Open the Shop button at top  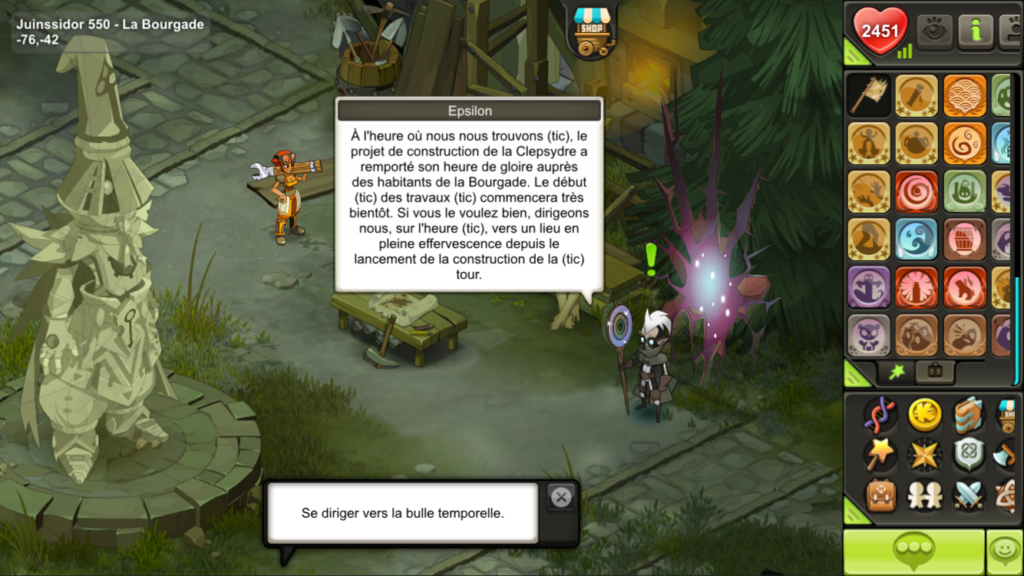(592, 31)
